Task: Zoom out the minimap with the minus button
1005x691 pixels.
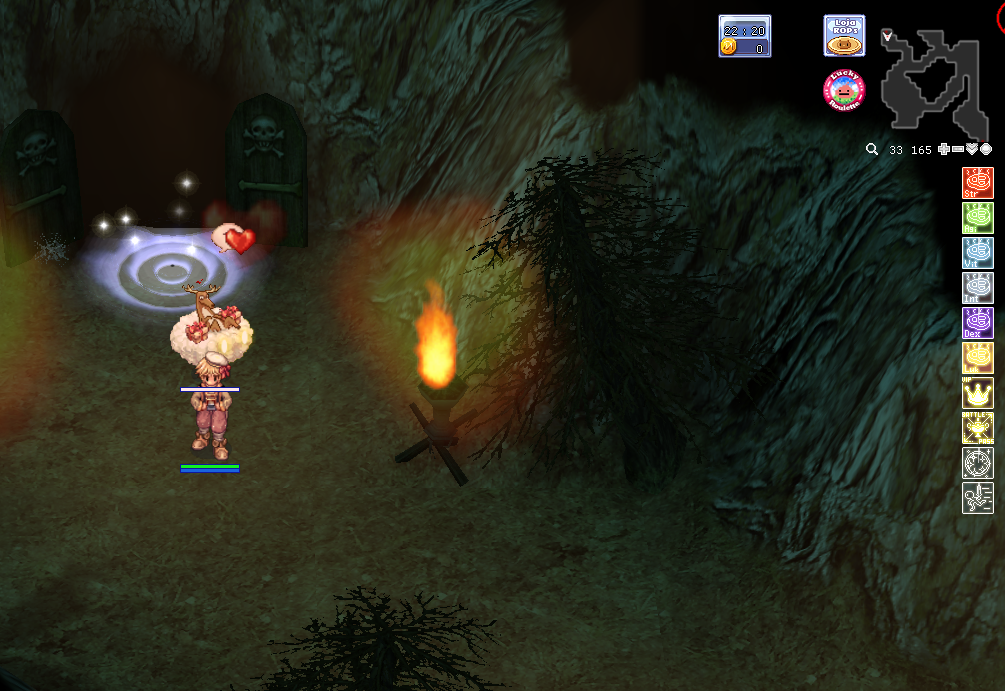Action: 958,149
